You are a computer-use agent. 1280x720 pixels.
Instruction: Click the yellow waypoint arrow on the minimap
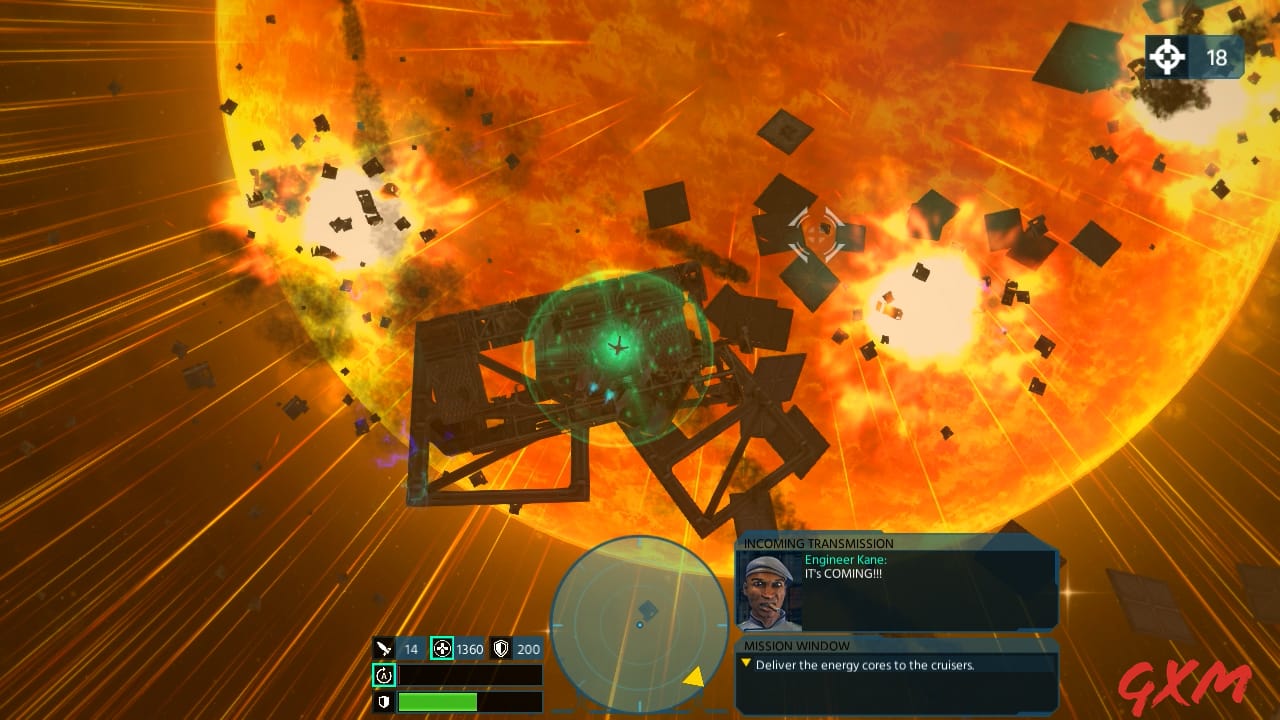(x=694, y=679)
